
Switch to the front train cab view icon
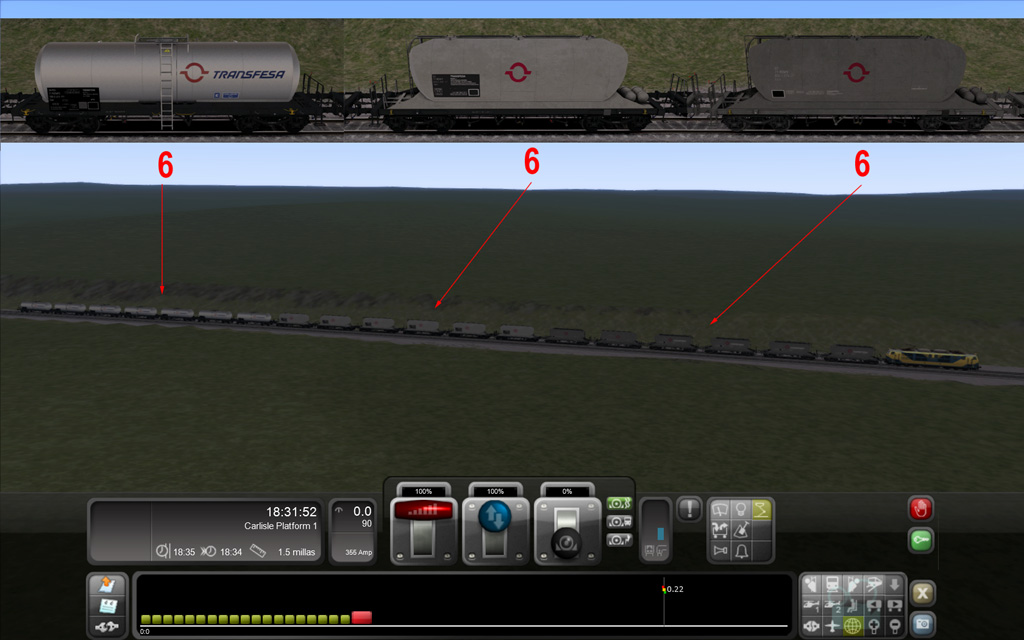pos(832,584)
